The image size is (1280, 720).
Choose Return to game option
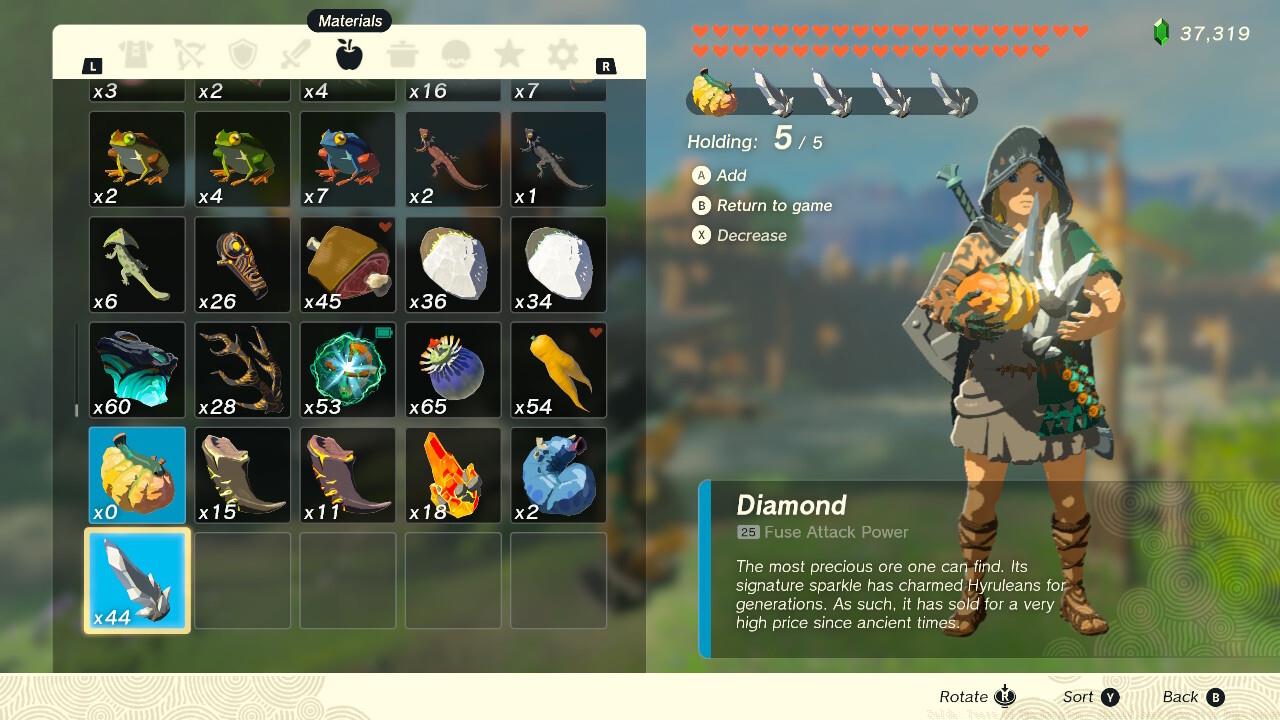[x=765, y=205]
